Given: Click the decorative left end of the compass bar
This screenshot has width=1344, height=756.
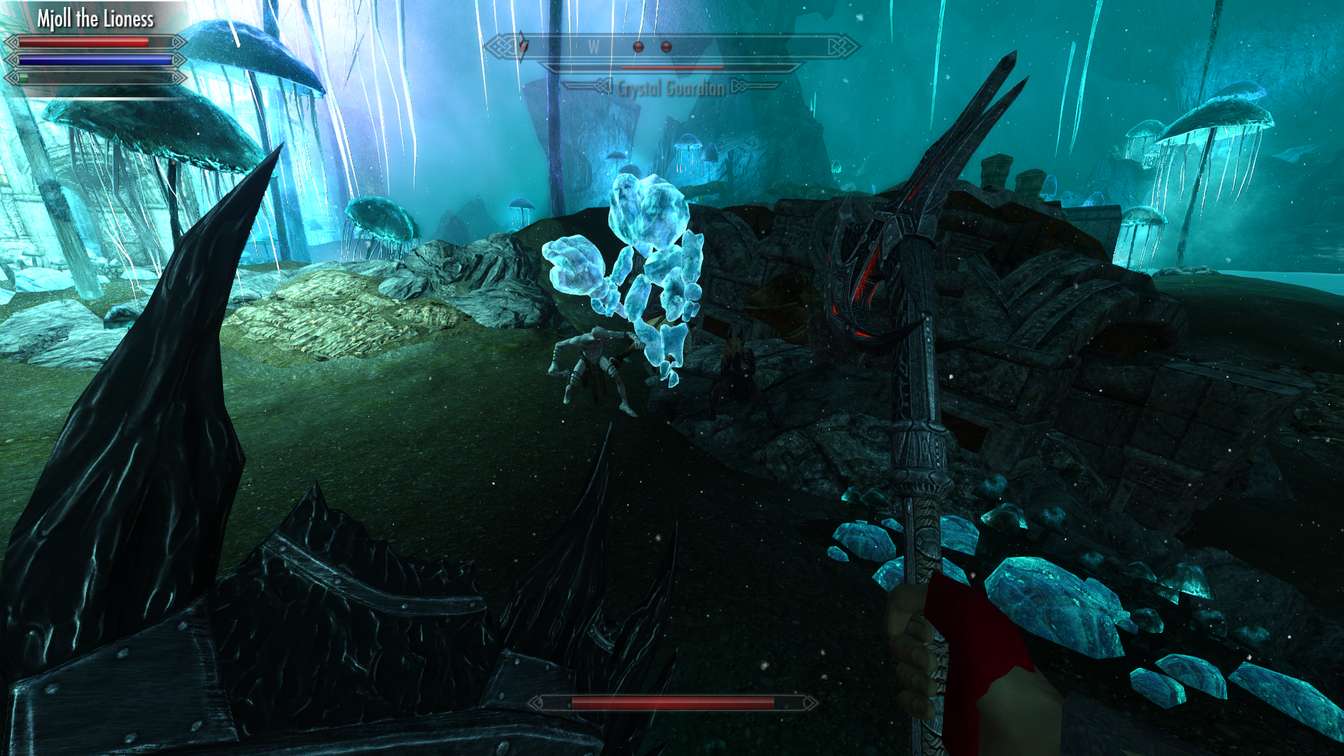Looking at the screenshot, I should 498,44.
